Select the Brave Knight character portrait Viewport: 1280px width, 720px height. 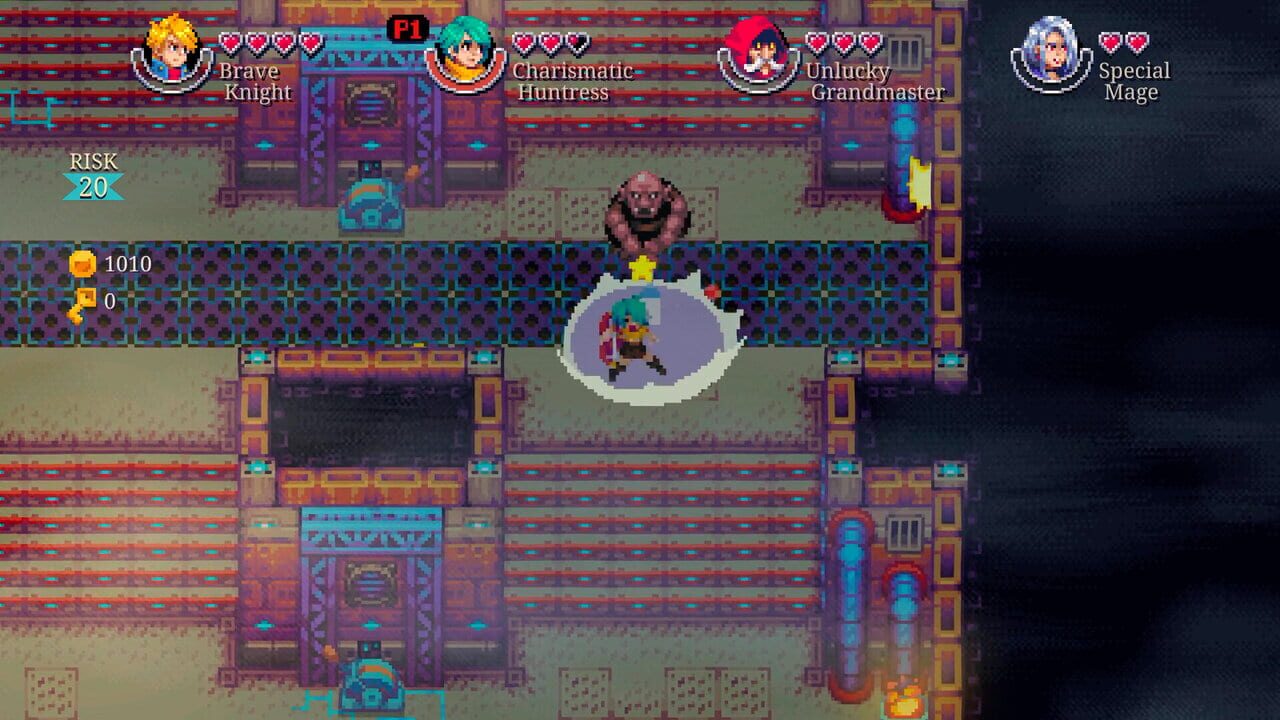(x=171, y=55)
